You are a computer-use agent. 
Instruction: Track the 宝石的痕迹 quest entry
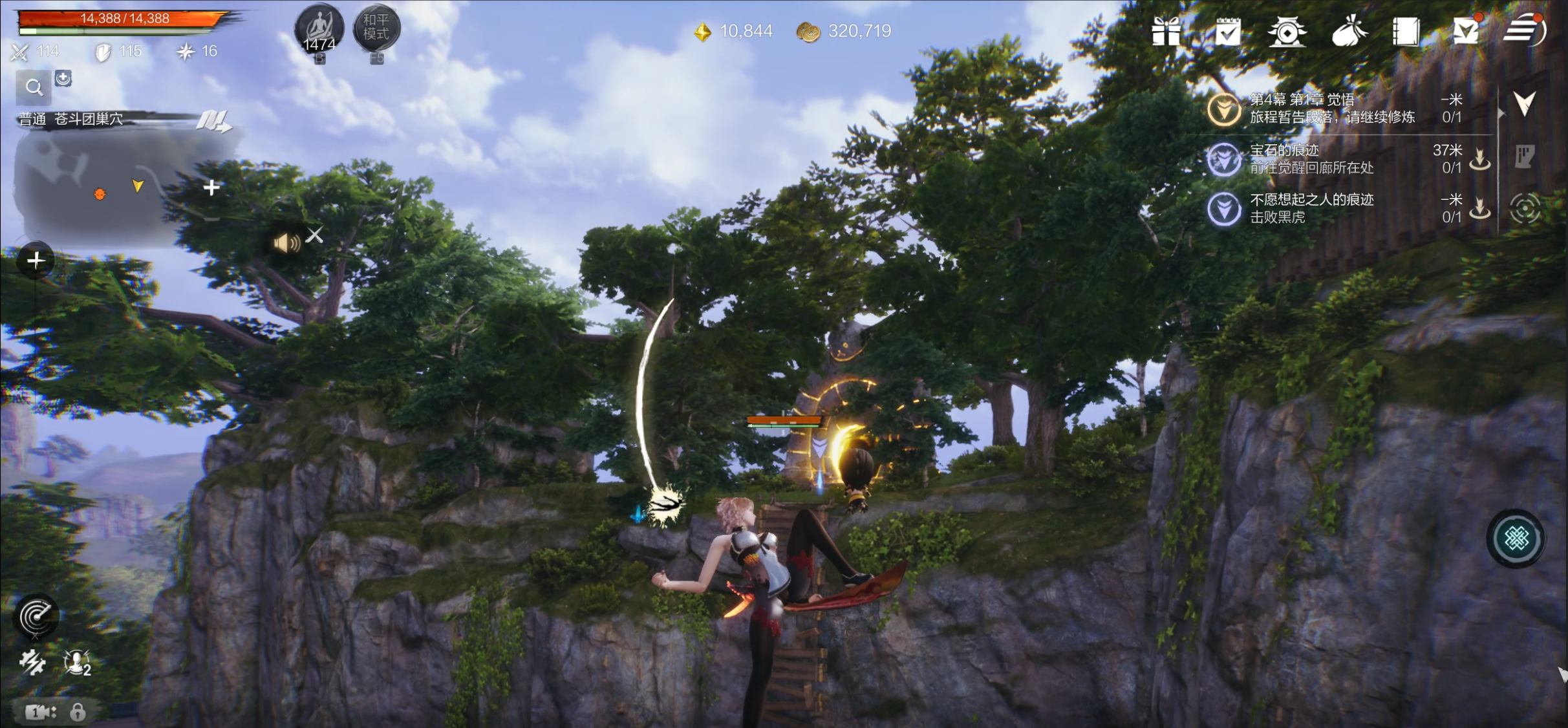coord(1313,159)
